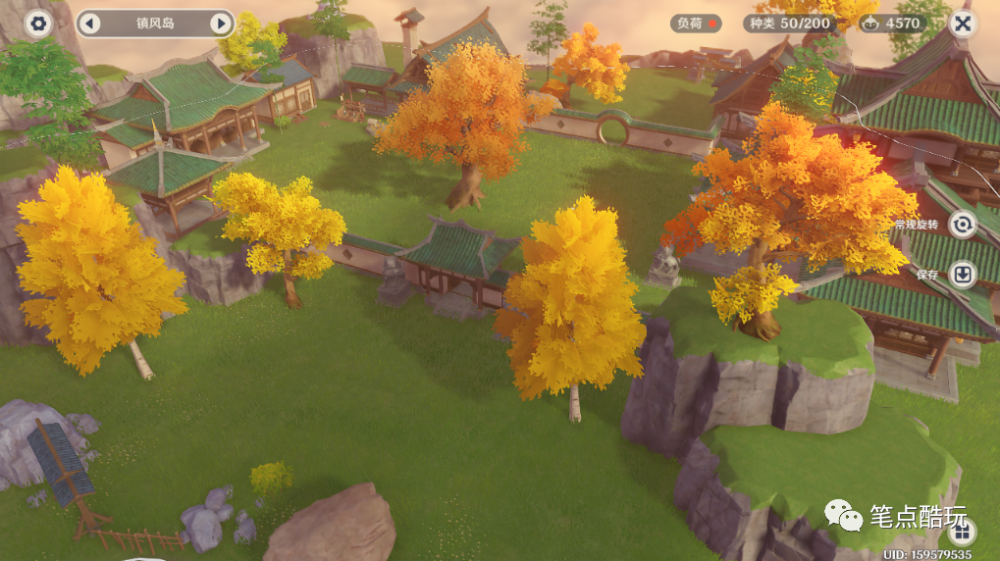Switch to the previous island with left arrow
This screenshot has height=561, width=1000.
89,23
